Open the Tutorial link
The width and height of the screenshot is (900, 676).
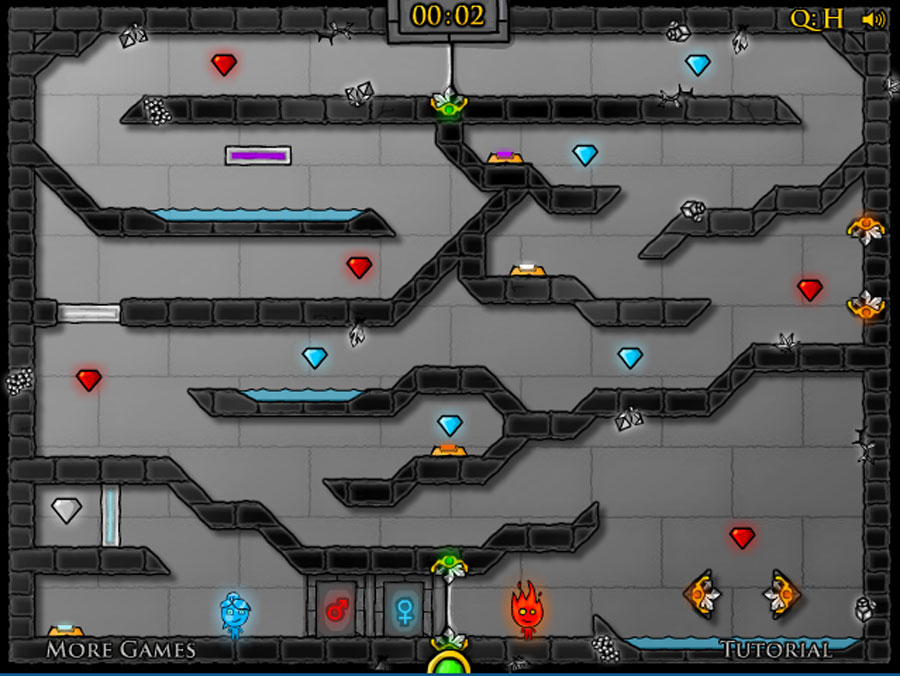click(x=776, y=650)
